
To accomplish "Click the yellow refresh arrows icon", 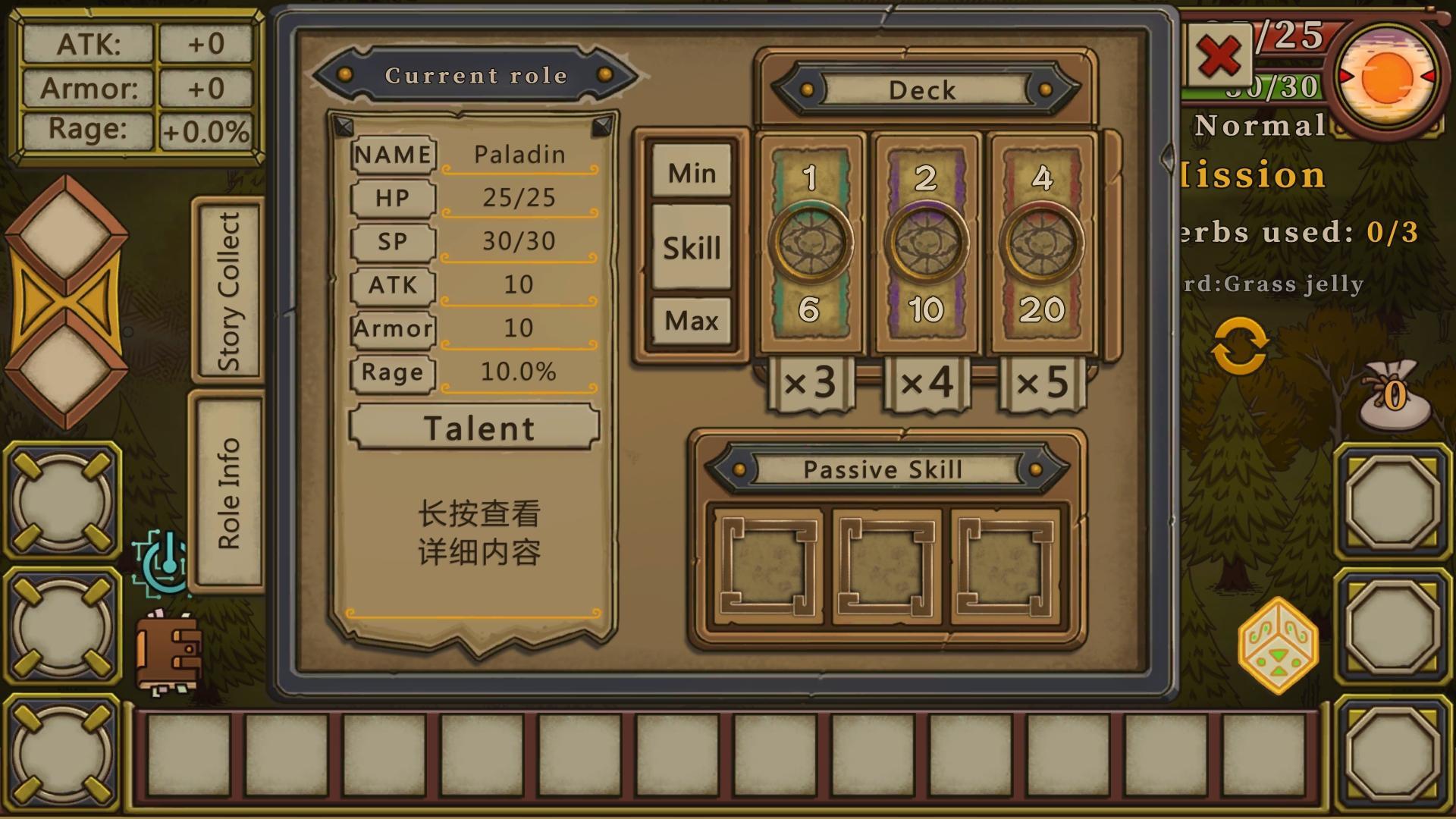I will click(x=1241, y=347).
